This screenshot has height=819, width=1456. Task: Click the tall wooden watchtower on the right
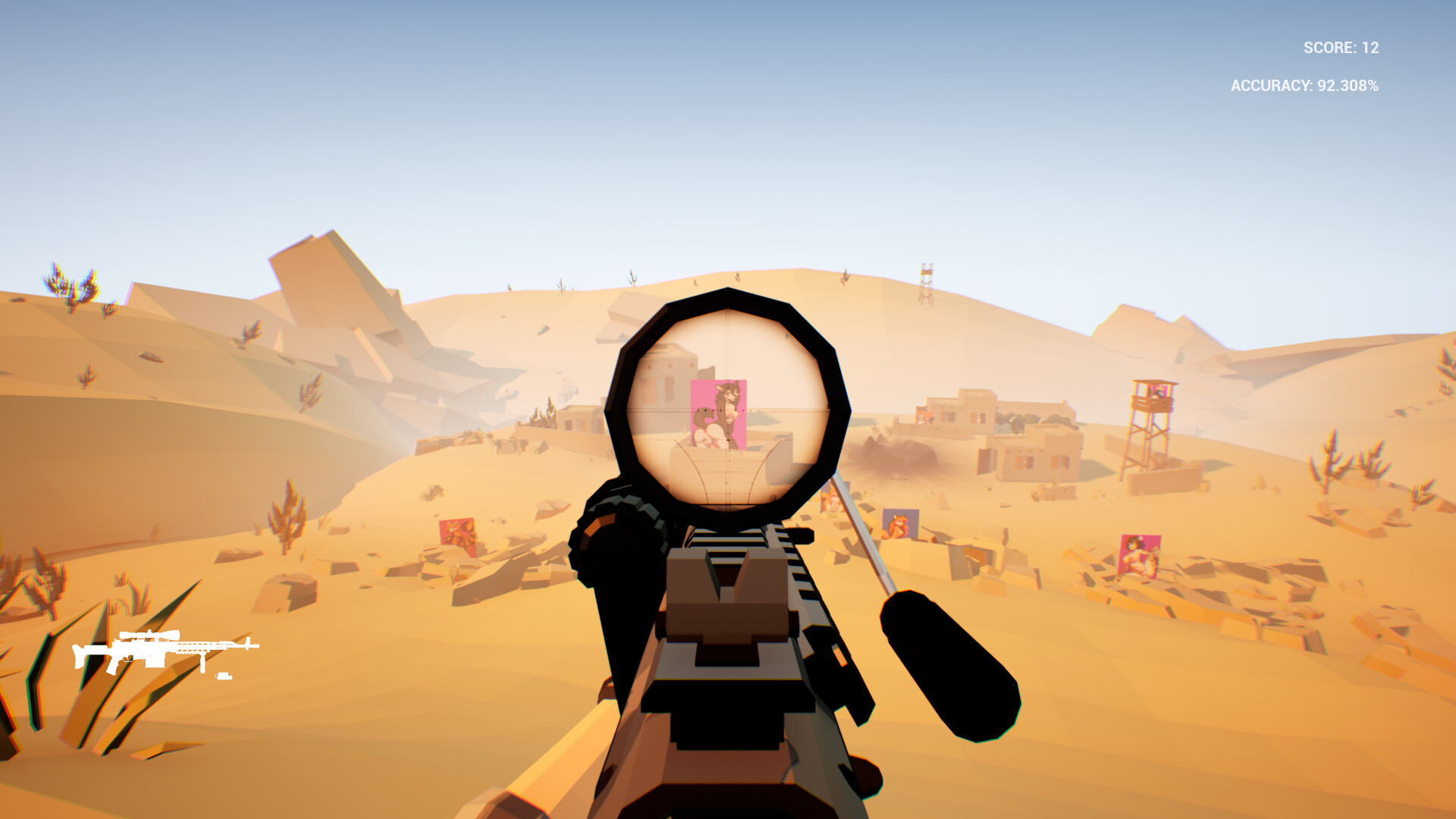click(x=1150, y=425)
